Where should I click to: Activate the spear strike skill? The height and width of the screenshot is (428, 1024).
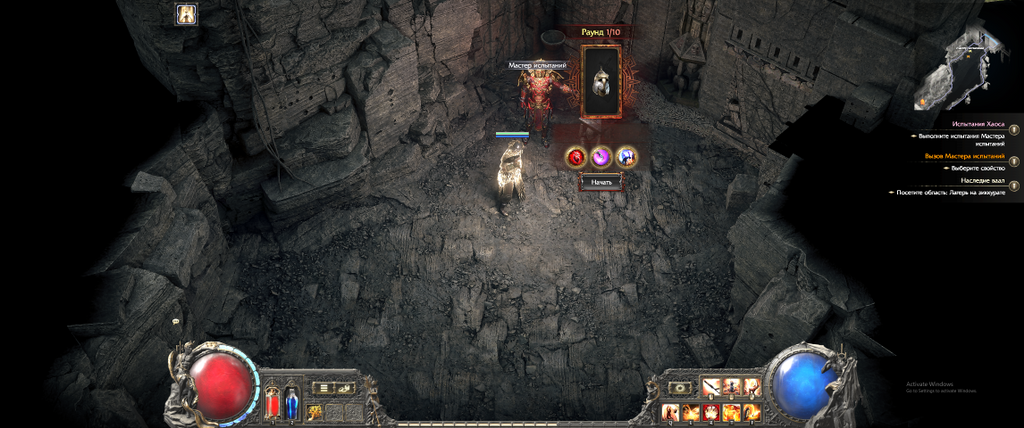[713, 386]
